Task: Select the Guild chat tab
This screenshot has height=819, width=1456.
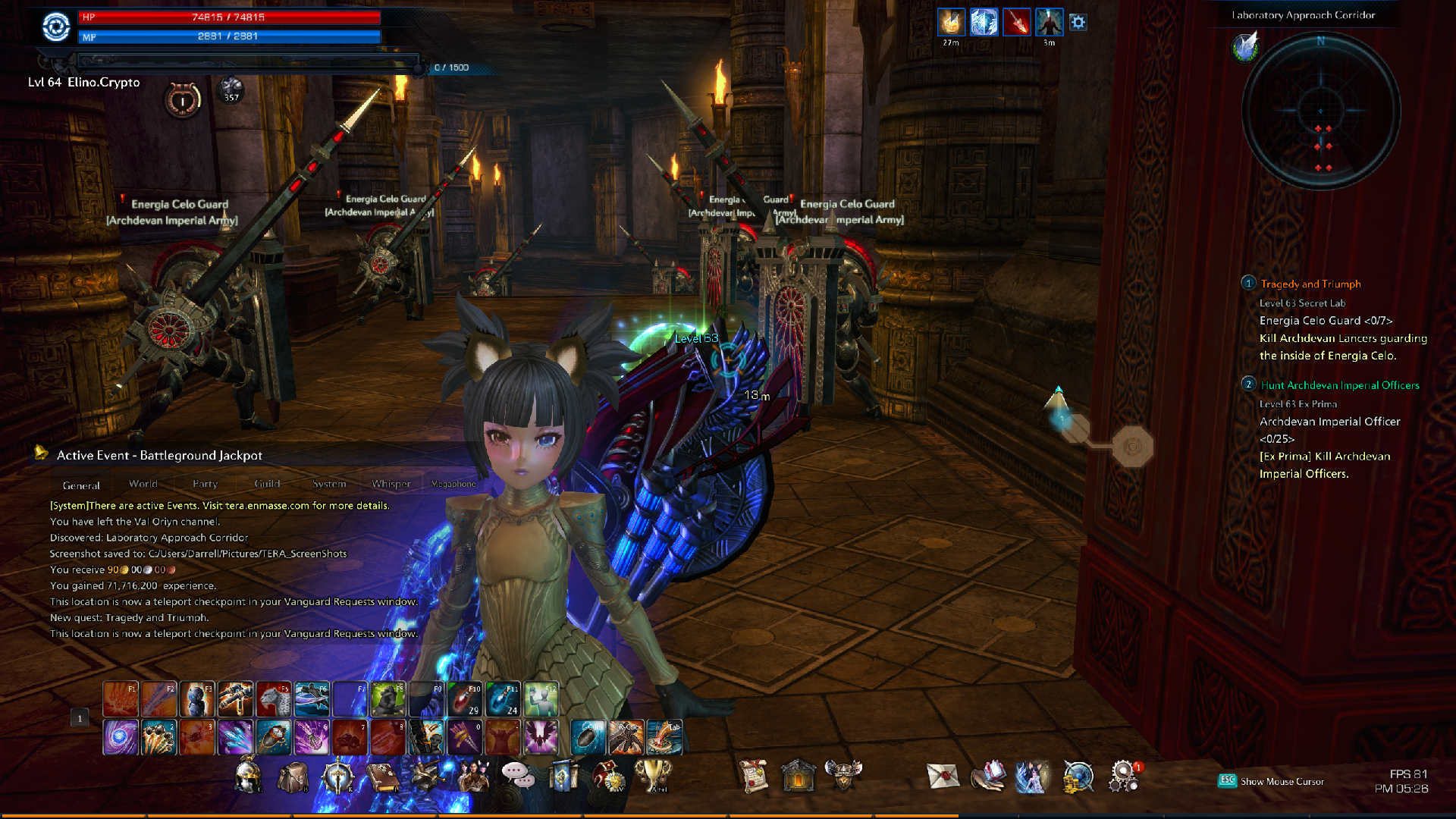Action: tap(267, 484)
